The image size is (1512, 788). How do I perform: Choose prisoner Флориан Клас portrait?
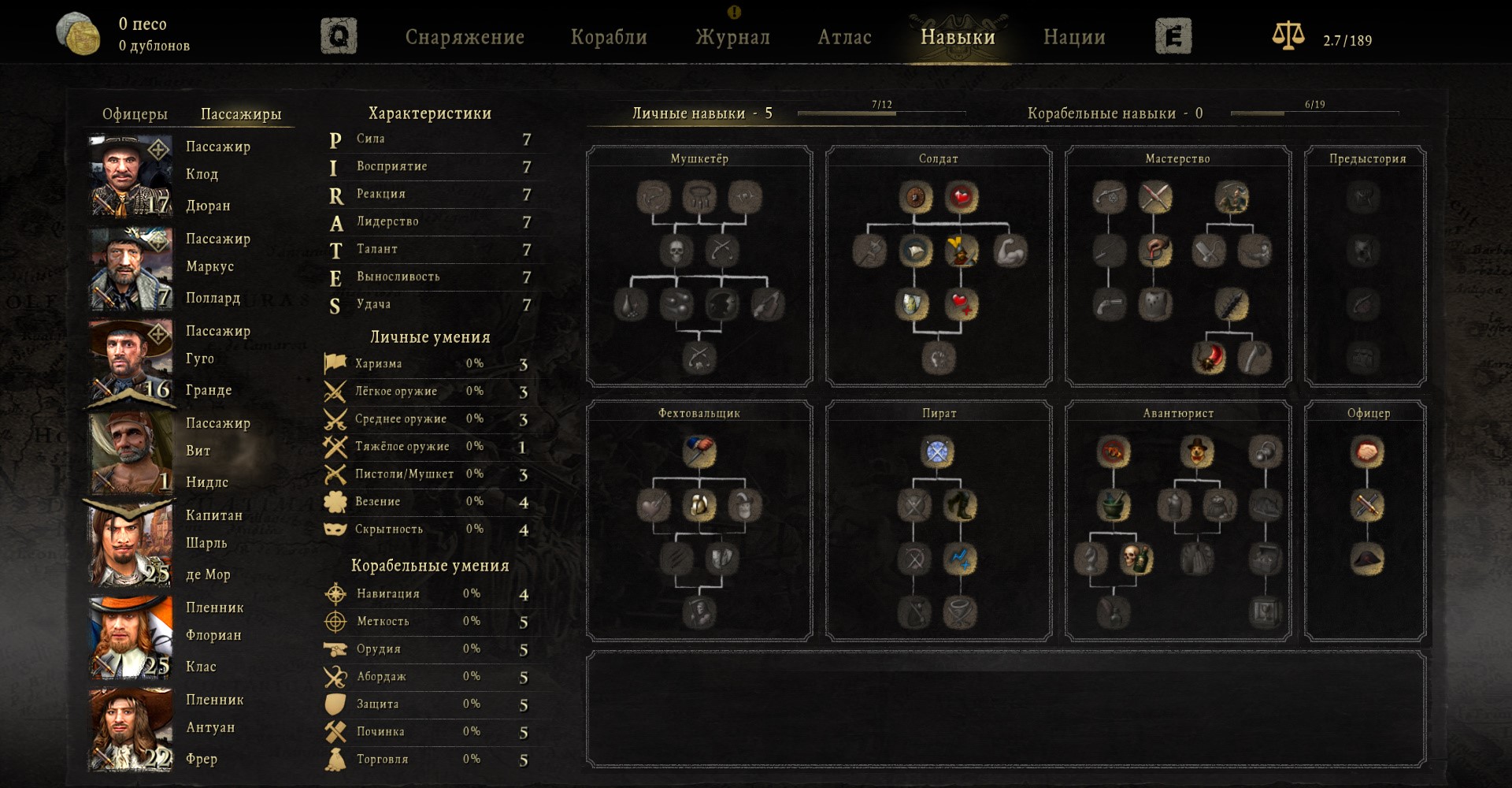point(131,637)
